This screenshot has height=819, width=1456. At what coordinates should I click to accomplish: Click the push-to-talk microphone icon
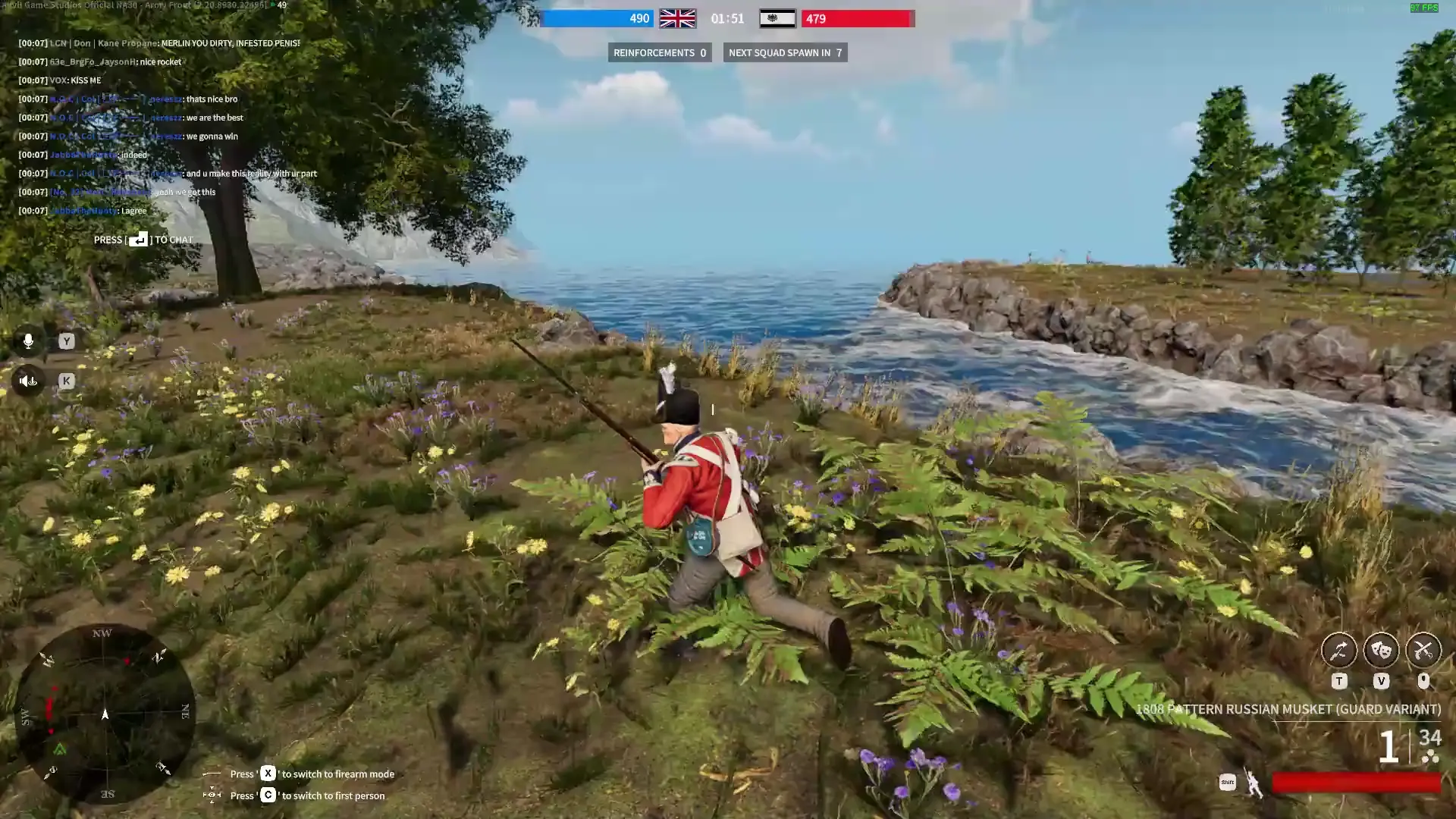(x=28, y=340)
